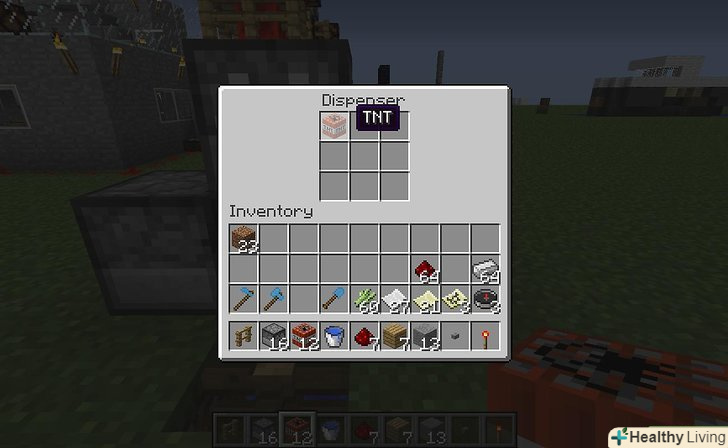Choose the dark round disc item
Viewport: 728px width, 448px height.
tap(486, 298)
